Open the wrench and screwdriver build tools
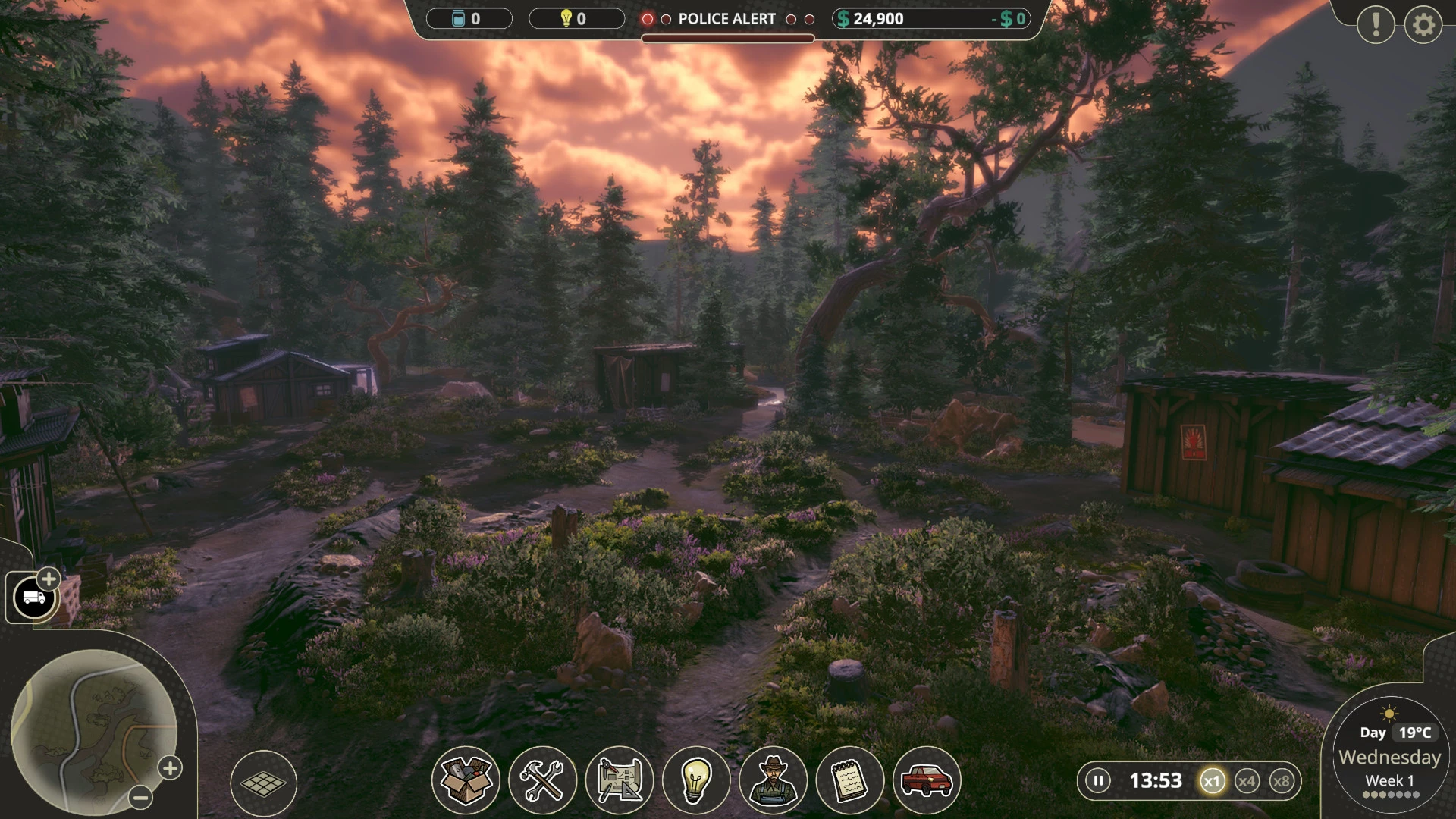 click(x=542, y=780)
